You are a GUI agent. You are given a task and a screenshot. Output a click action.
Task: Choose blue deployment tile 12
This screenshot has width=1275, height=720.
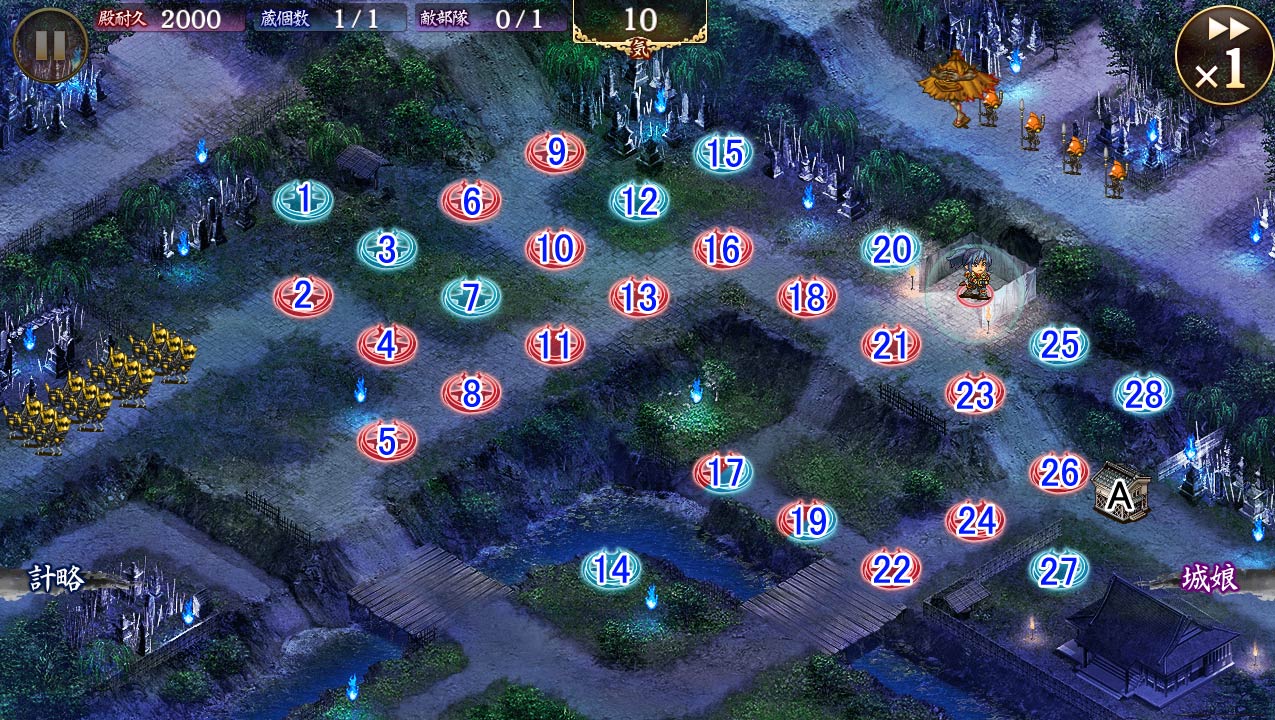(x=639, y=201)
